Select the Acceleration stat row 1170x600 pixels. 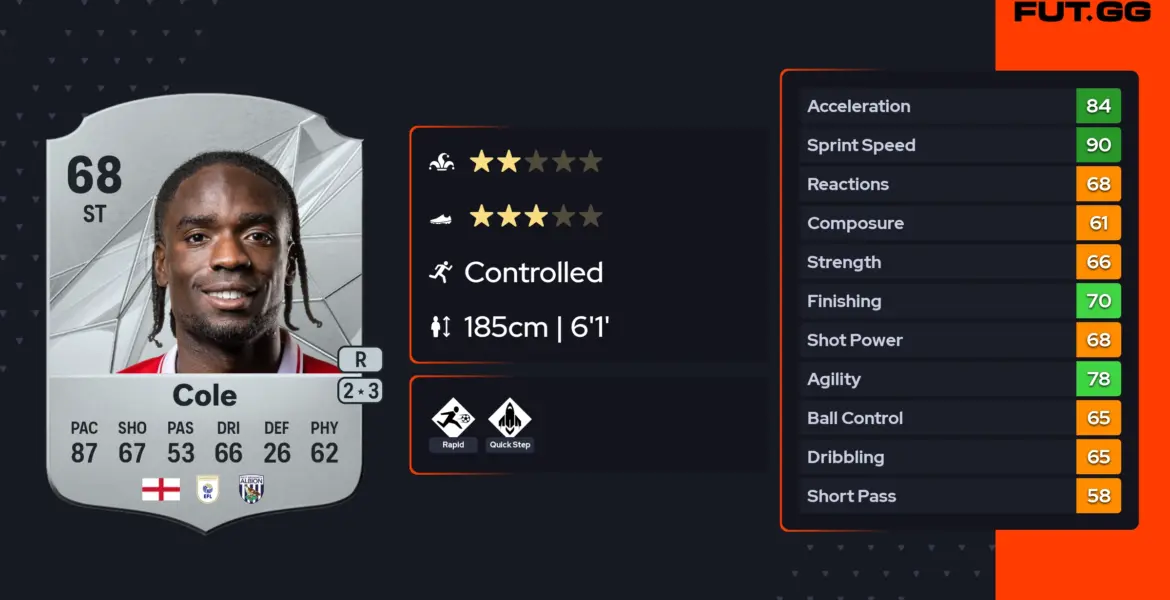click(x=960, y=106)
